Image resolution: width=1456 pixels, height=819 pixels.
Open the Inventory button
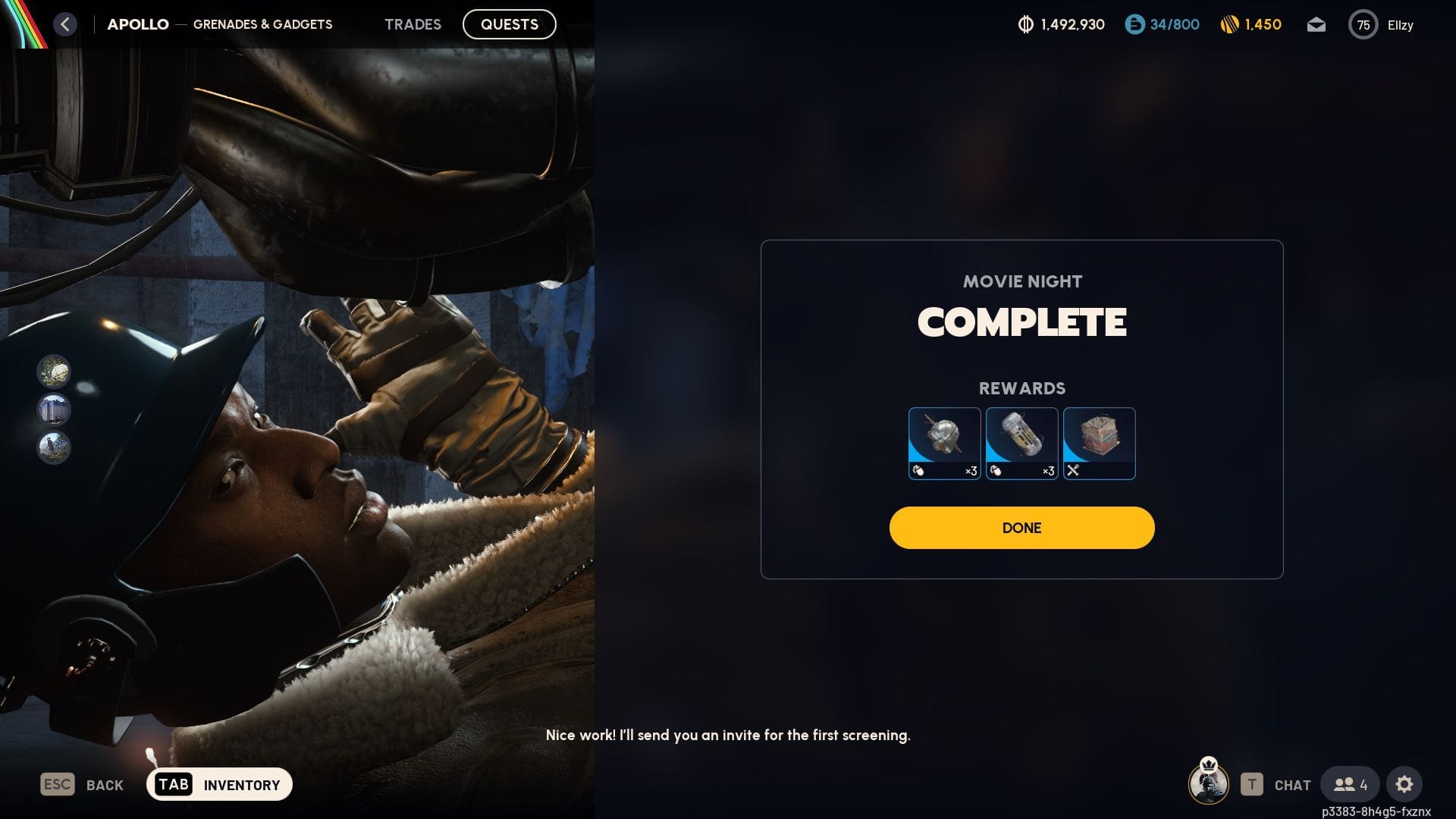219,784
